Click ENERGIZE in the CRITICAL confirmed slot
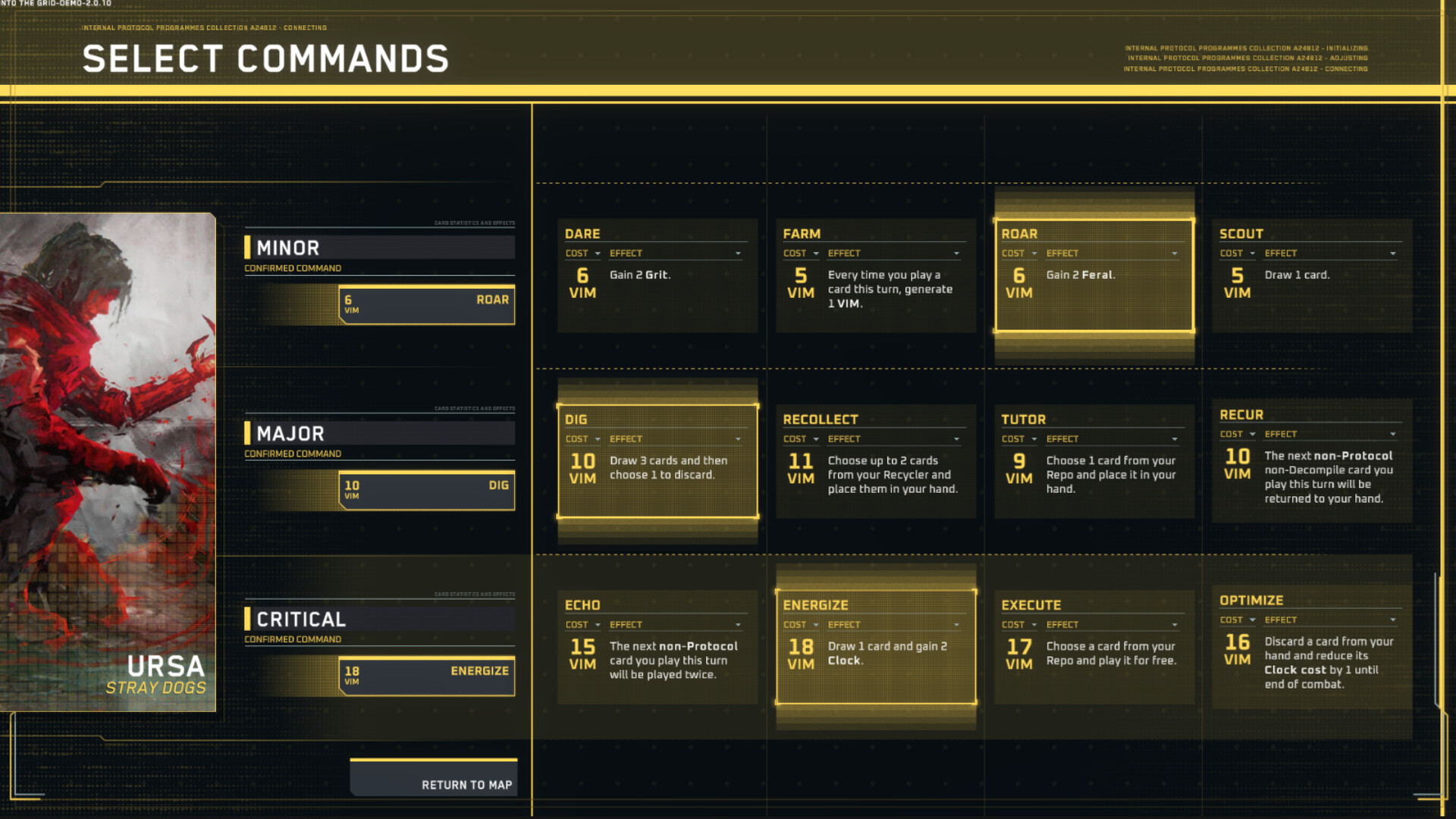This screenshot has width=1456, height=819. click(426, 676)
